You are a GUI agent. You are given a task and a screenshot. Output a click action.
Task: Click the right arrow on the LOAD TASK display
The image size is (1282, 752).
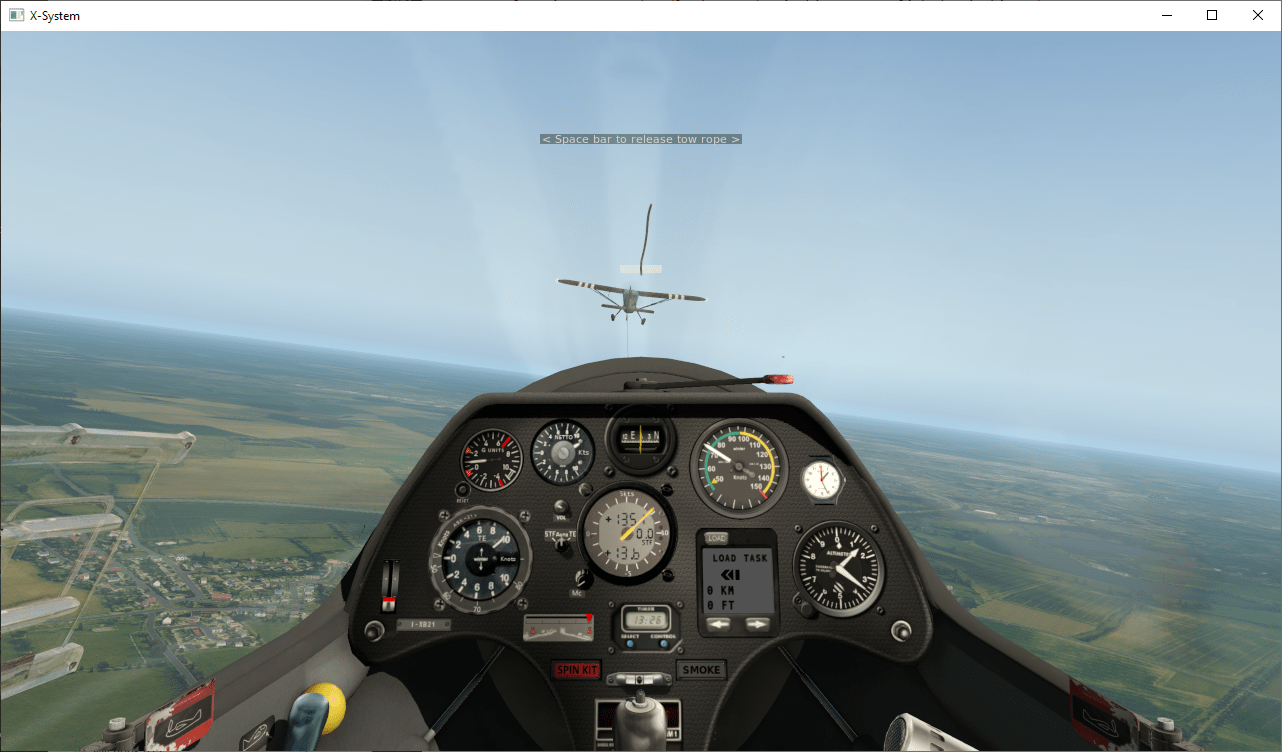click(756, 625)
